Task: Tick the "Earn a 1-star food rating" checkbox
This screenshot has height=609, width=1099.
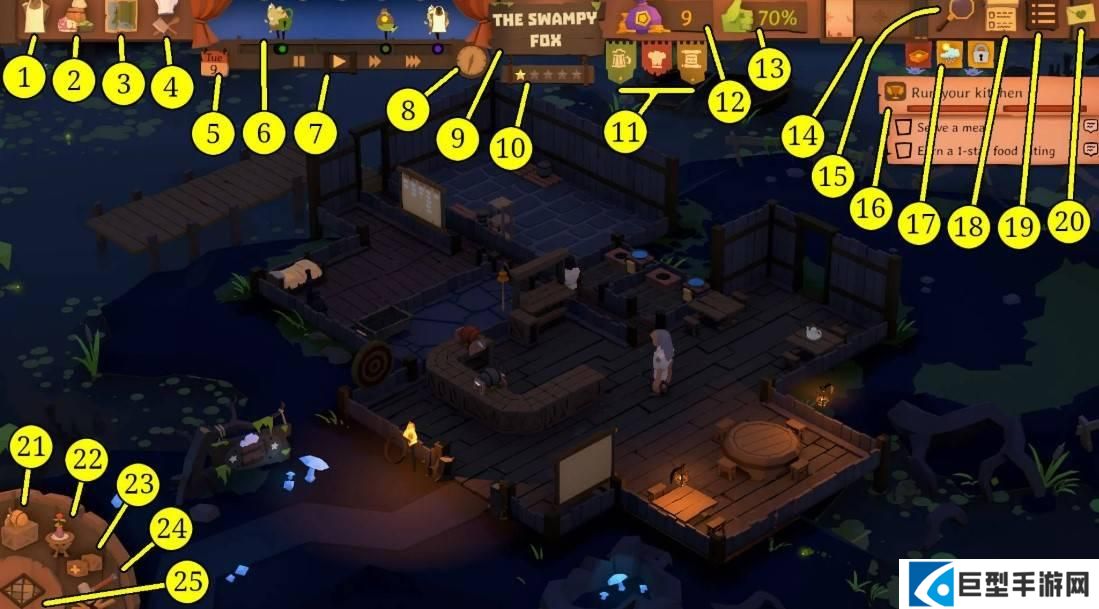Action: tap(901, 150)
